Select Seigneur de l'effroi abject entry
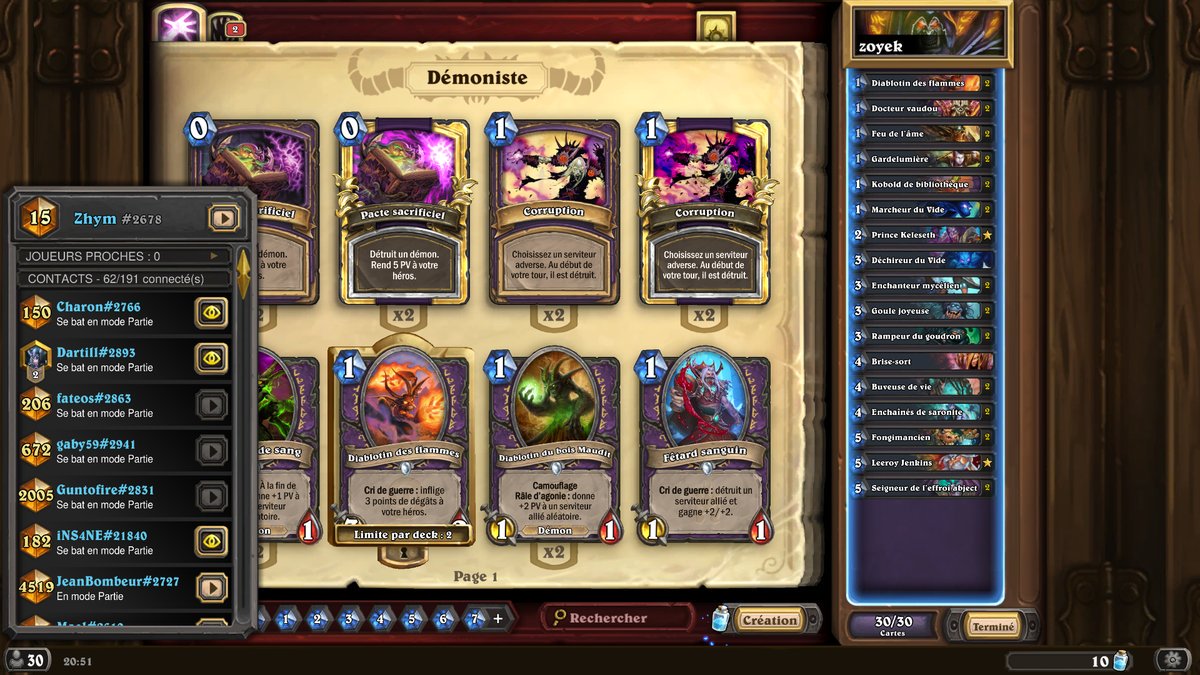Screen dimensions: 1200x675 tap(922, 488)
